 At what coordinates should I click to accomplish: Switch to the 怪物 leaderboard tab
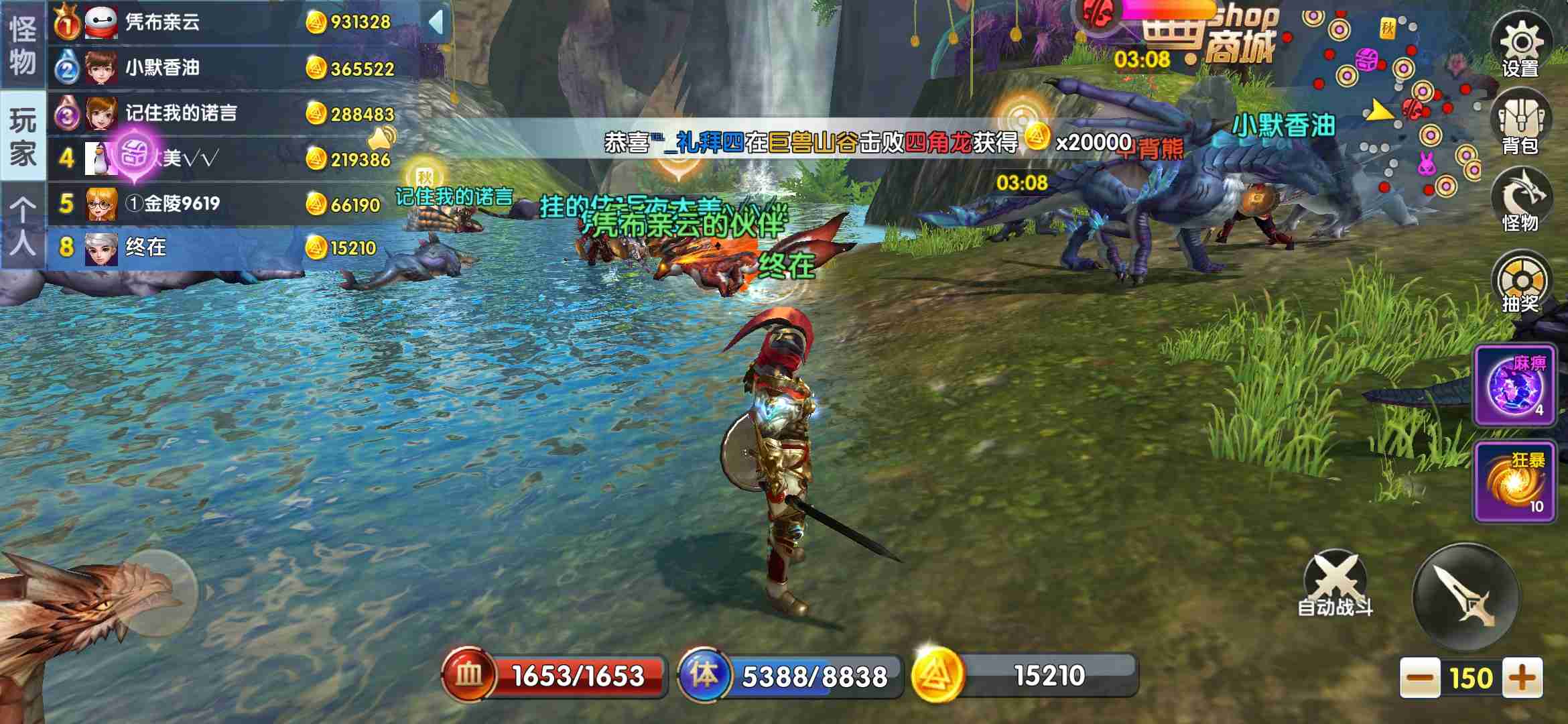coord(23,44)
